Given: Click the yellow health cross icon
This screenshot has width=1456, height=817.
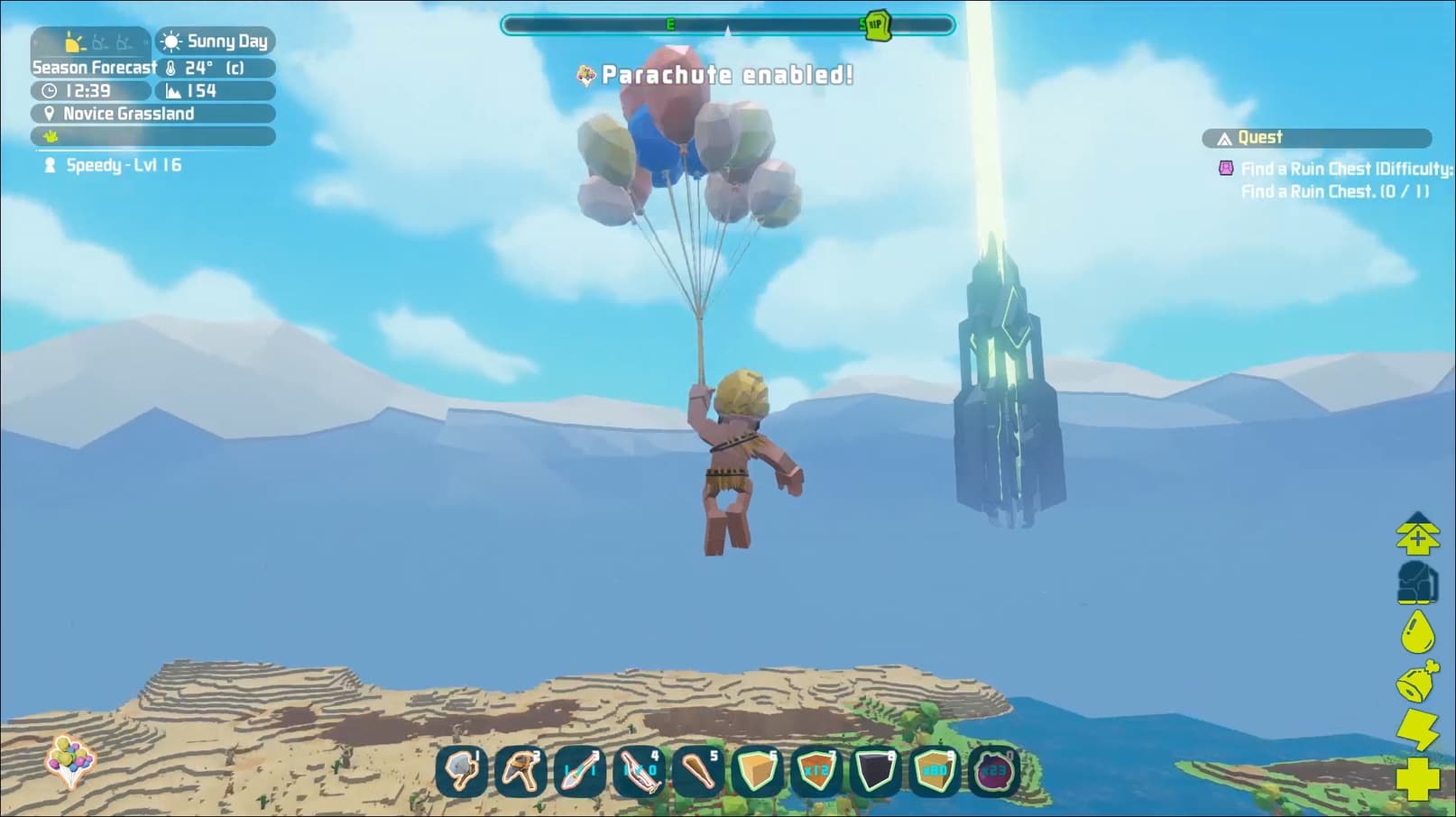Looking at the screenshot, I should click(1417, 778).
